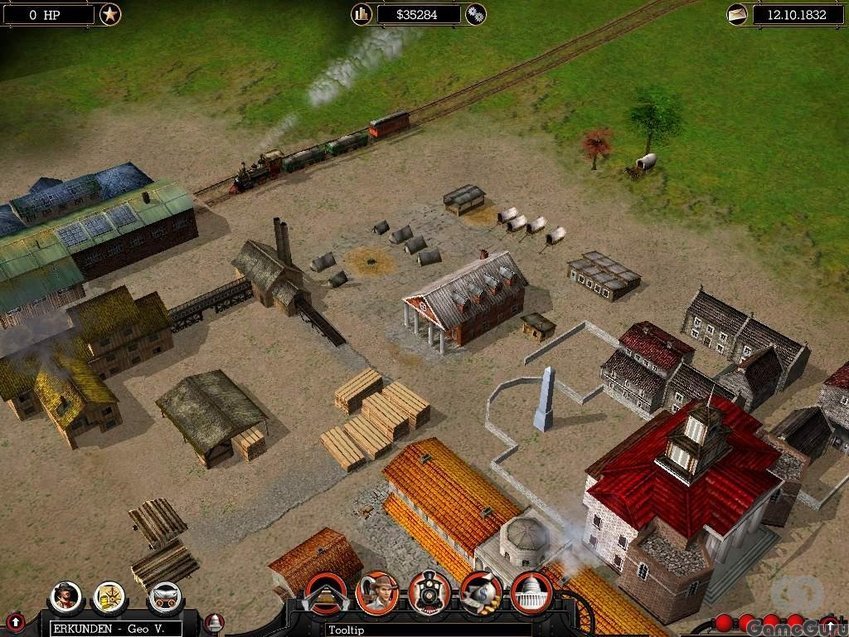
Task: Choose the compass-style round icon
Action: click(x=109, y=597)
